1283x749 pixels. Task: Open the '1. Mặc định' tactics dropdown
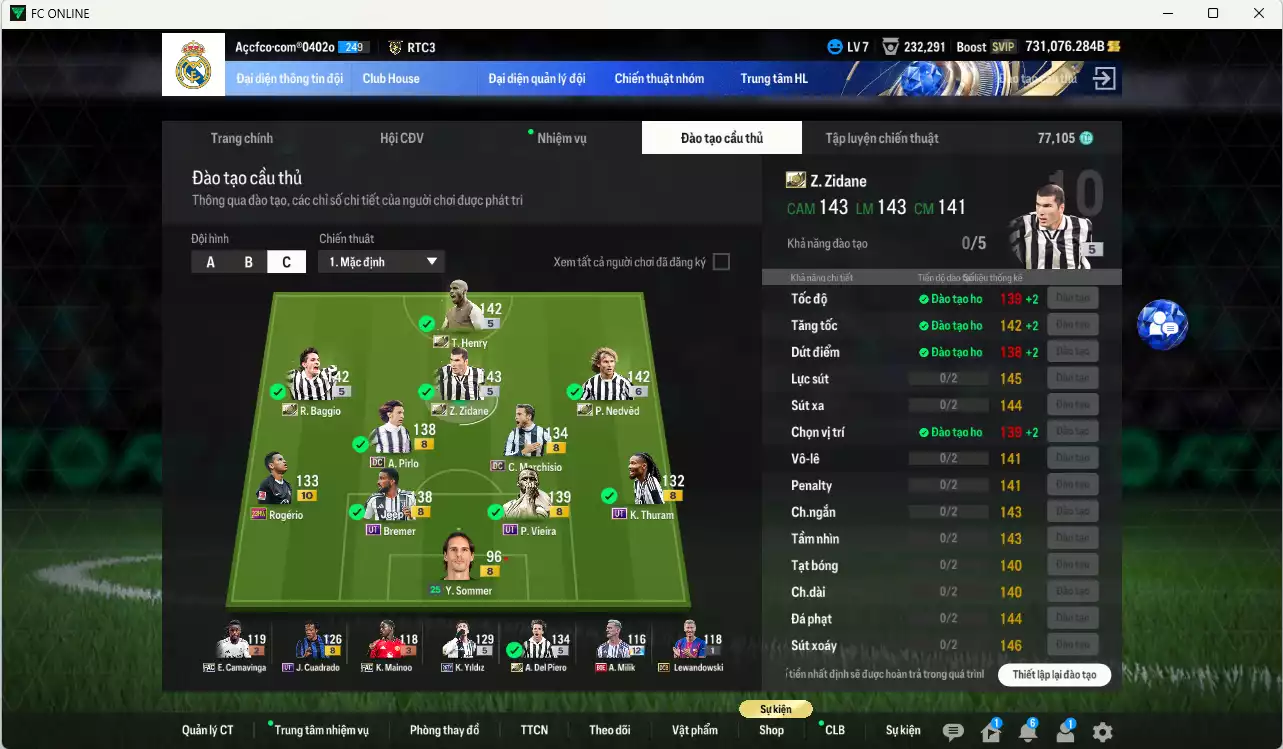click(x=380, y=261)
